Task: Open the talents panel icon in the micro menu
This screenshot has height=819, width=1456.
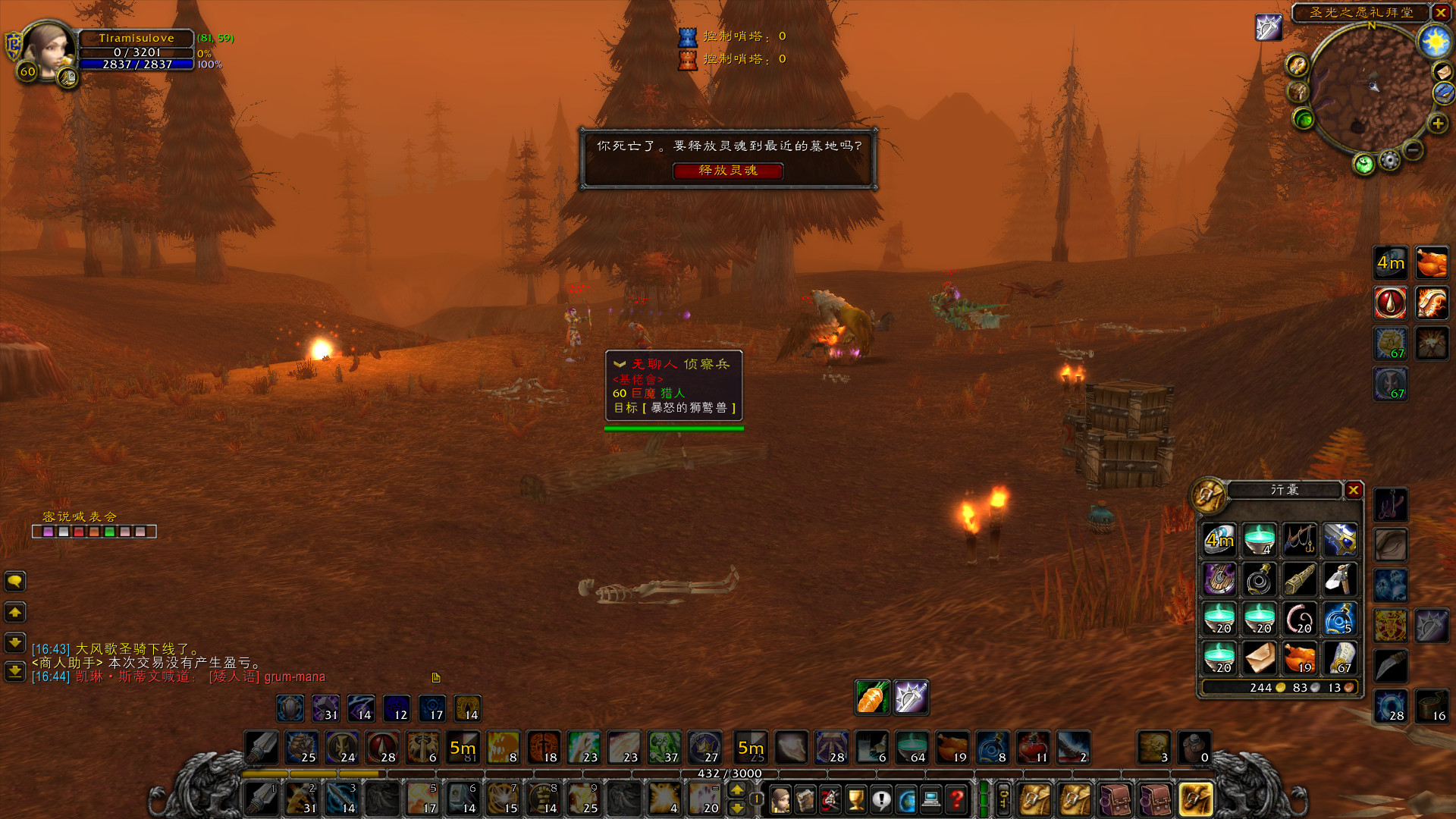Action: (830, 799)
